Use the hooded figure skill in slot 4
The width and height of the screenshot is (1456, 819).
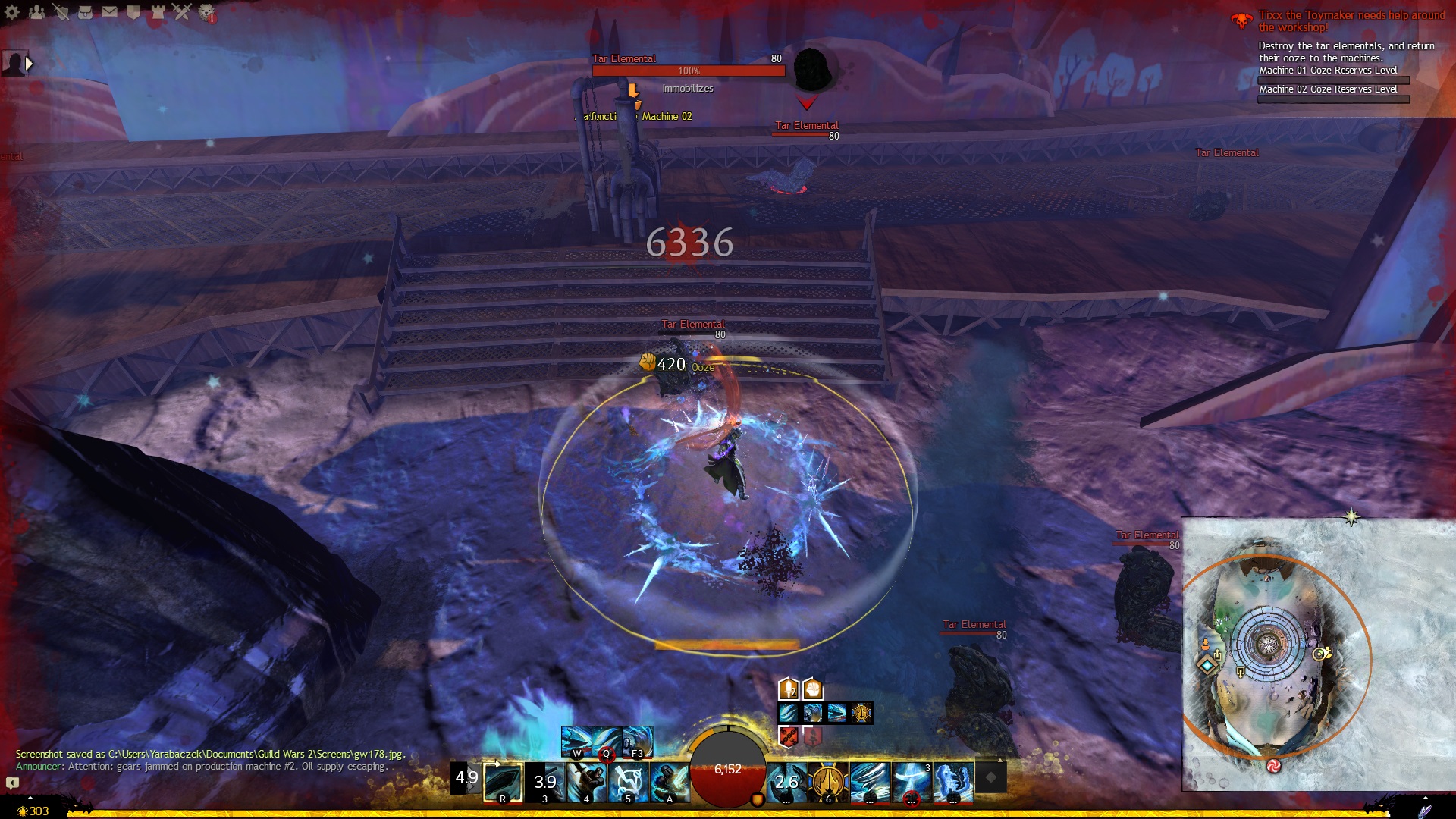[x=586, y=783]
